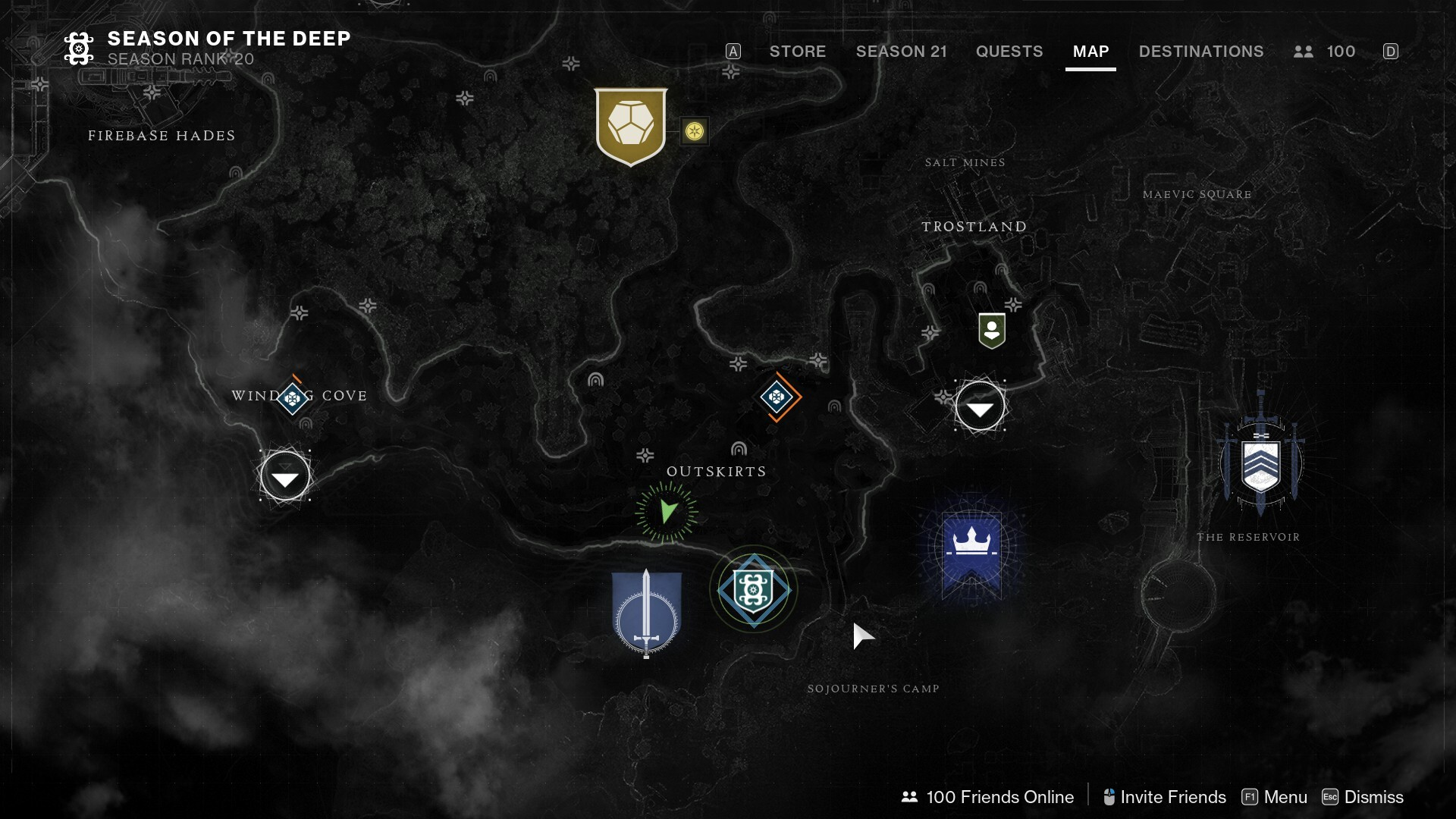Select the gold shield vendor marker
Viewport: 1456px width, 819px height.
[630, 126]
